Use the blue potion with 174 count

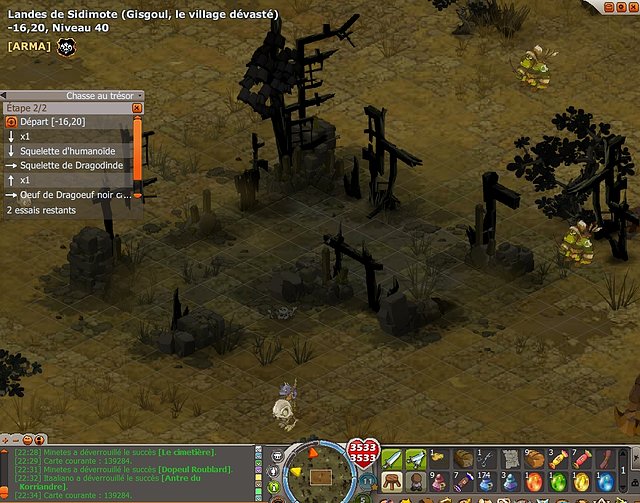pyautogui.click(x=487, y=482)
